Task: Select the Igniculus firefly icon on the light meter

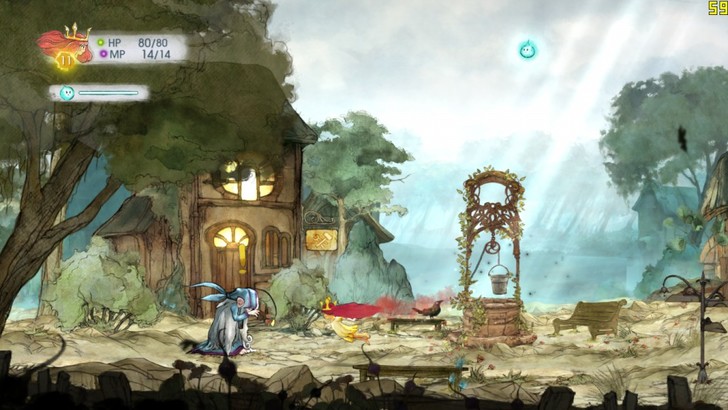Action: coord(67,93)
